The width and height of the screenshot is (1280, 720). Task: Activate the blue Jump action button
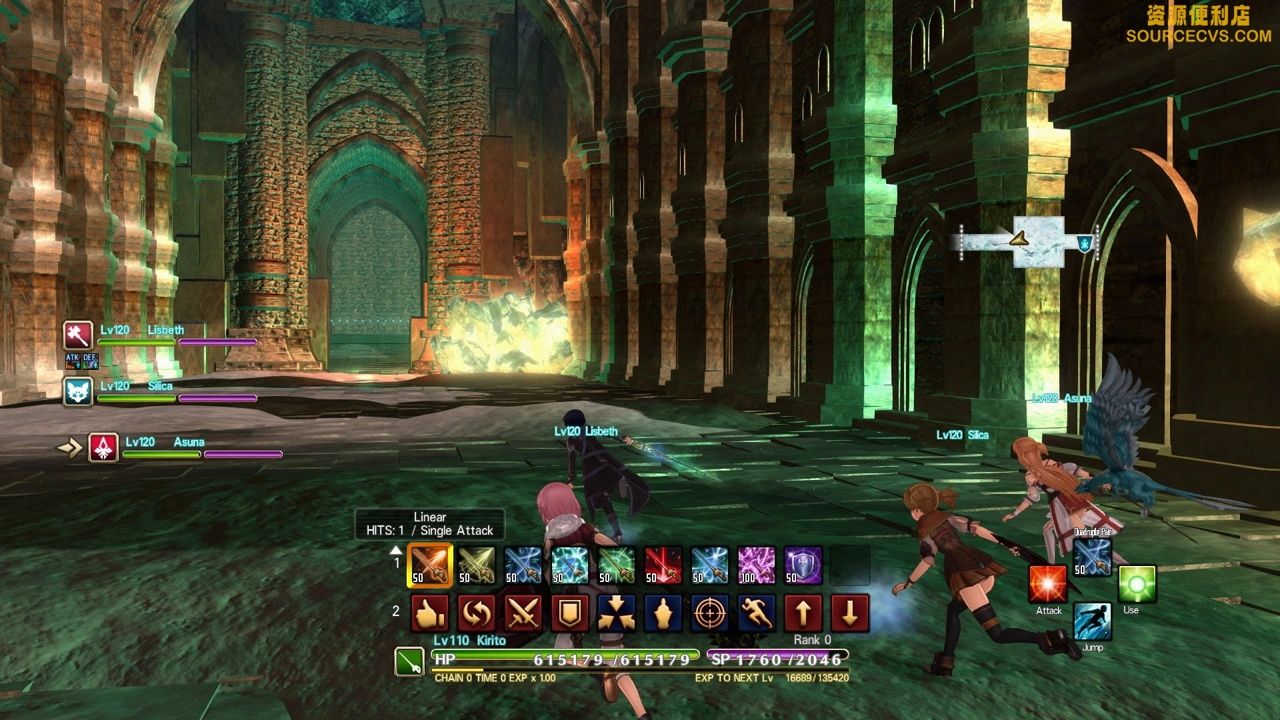1092,622
